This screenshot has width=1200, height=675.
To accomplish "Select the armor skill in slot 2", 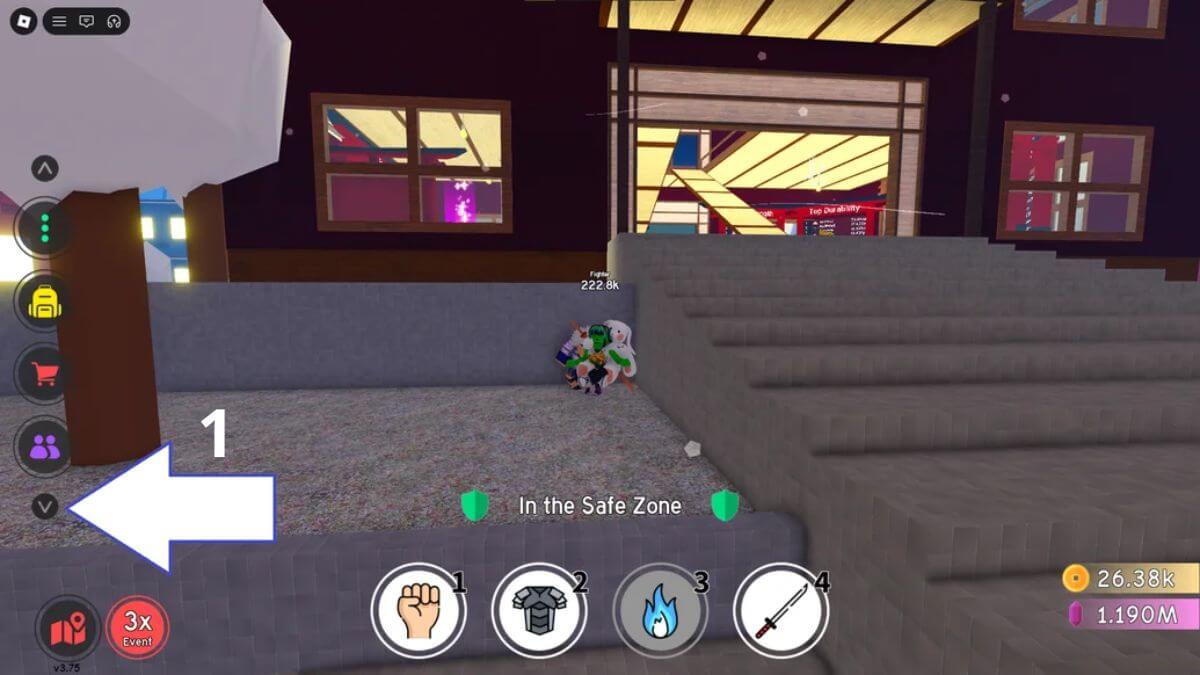I will click(539, 610).
